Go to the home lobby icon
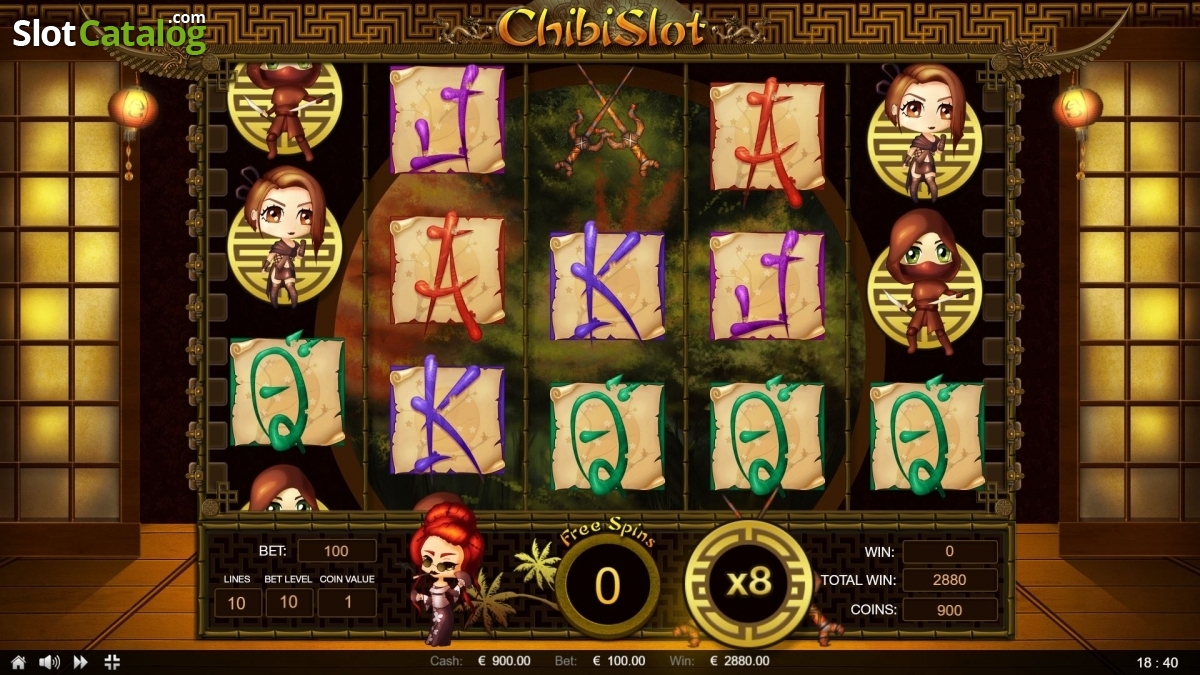The height and width of the screenshot is (675, 1200). pos(18,661)
